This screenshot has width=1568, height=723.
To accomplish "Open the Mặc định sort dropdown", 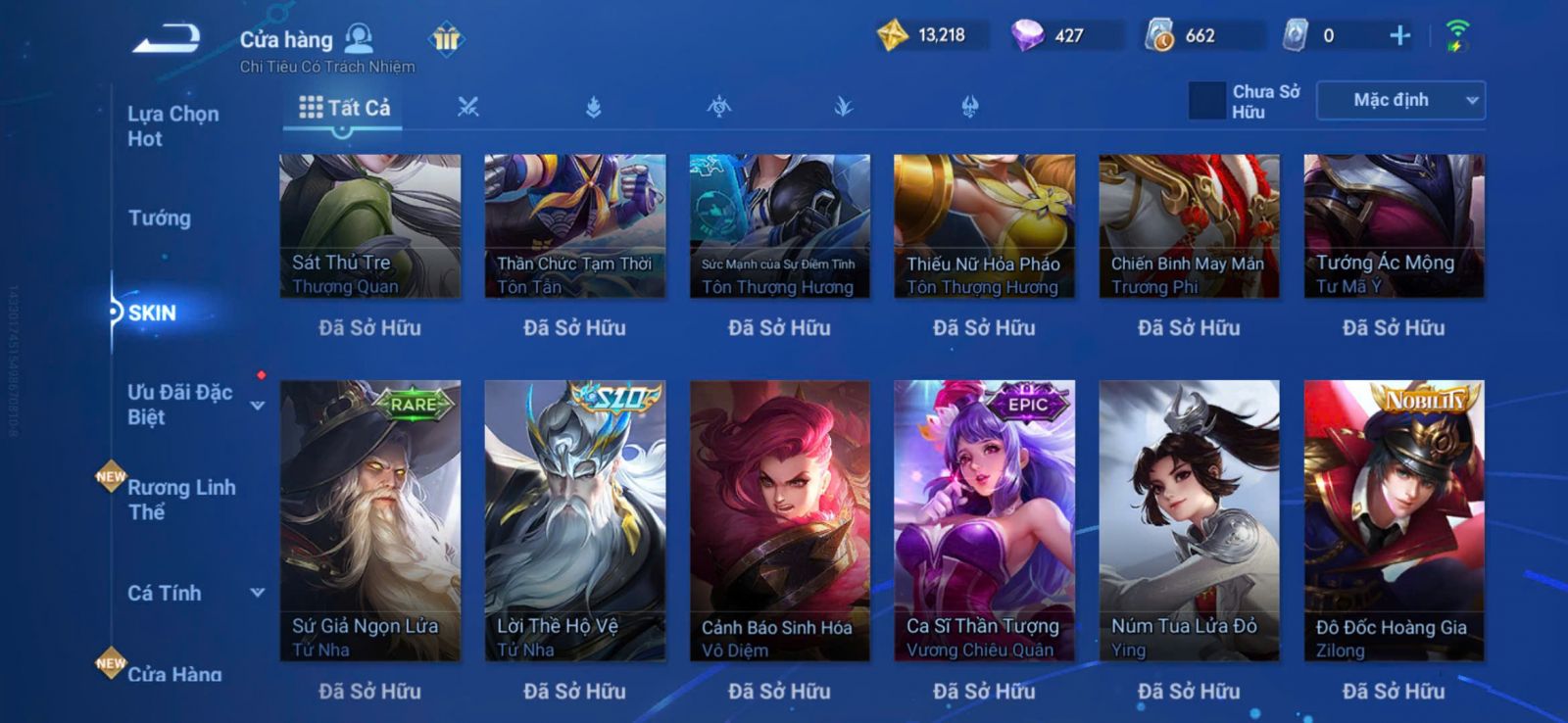I will tap(1400, 100).
